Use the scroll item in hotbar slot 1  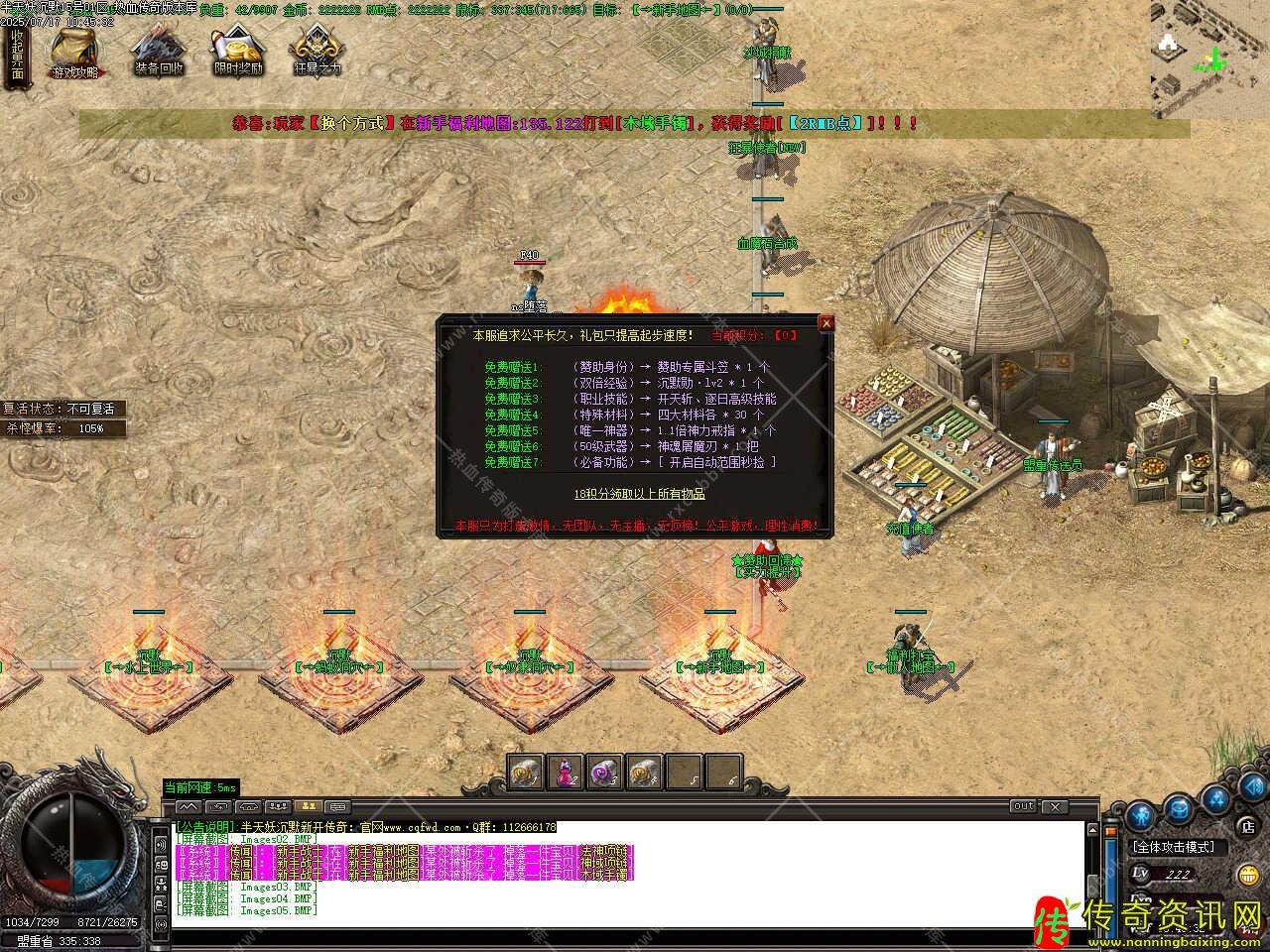tap(524, 771)
